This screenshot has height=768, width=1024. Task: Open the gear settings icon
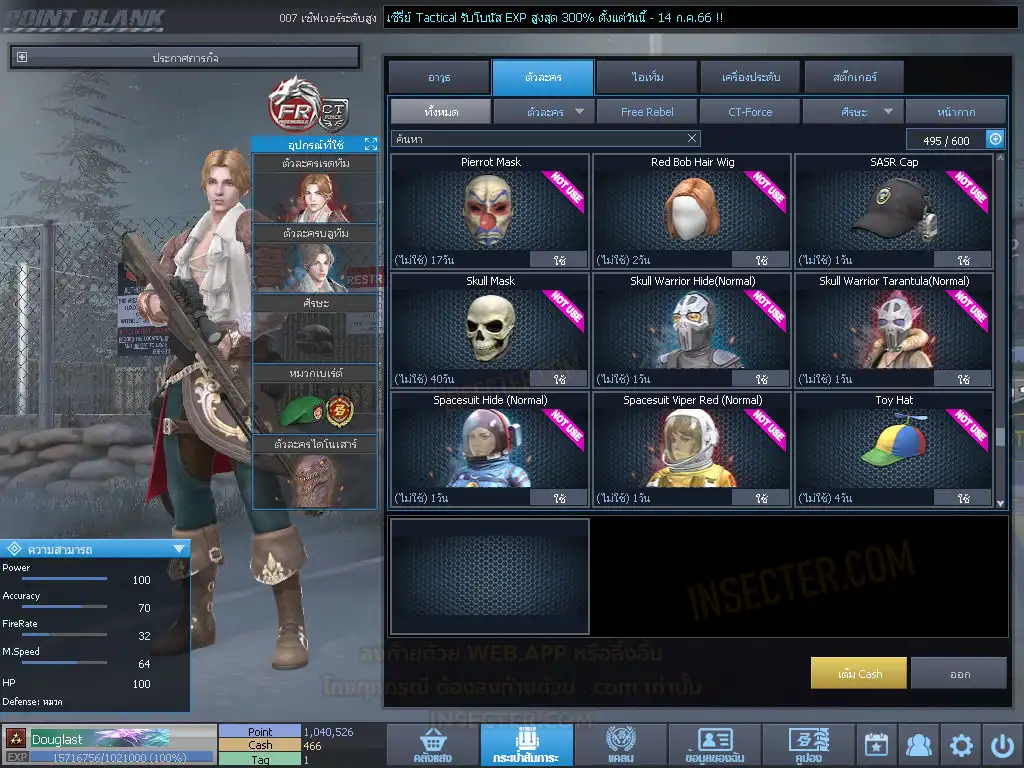point(961,745)
